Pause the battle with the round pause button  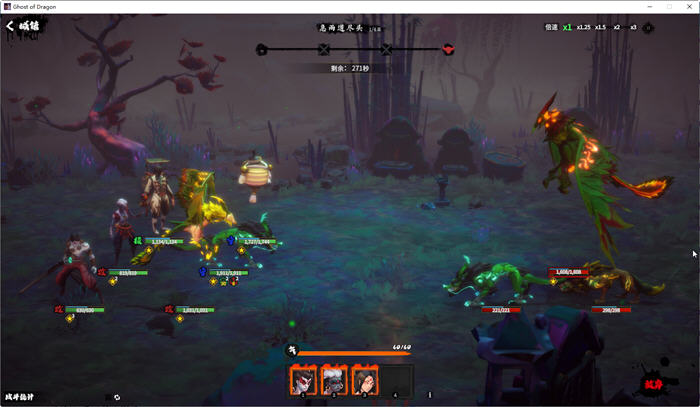648,27
